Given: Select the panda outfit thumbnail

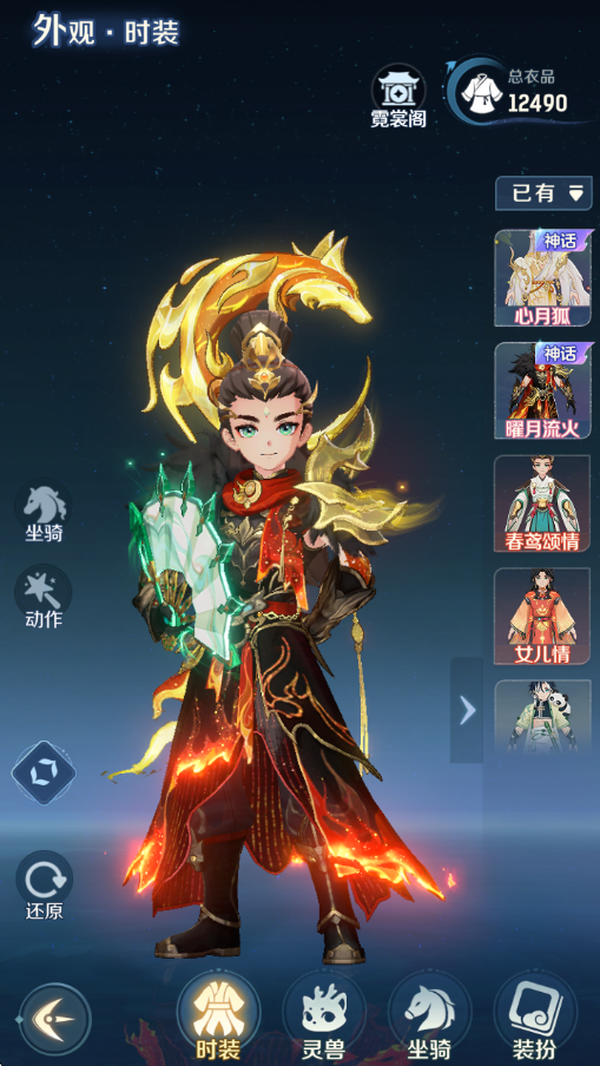Looking at the screenshot, I should tap(542, 715).
